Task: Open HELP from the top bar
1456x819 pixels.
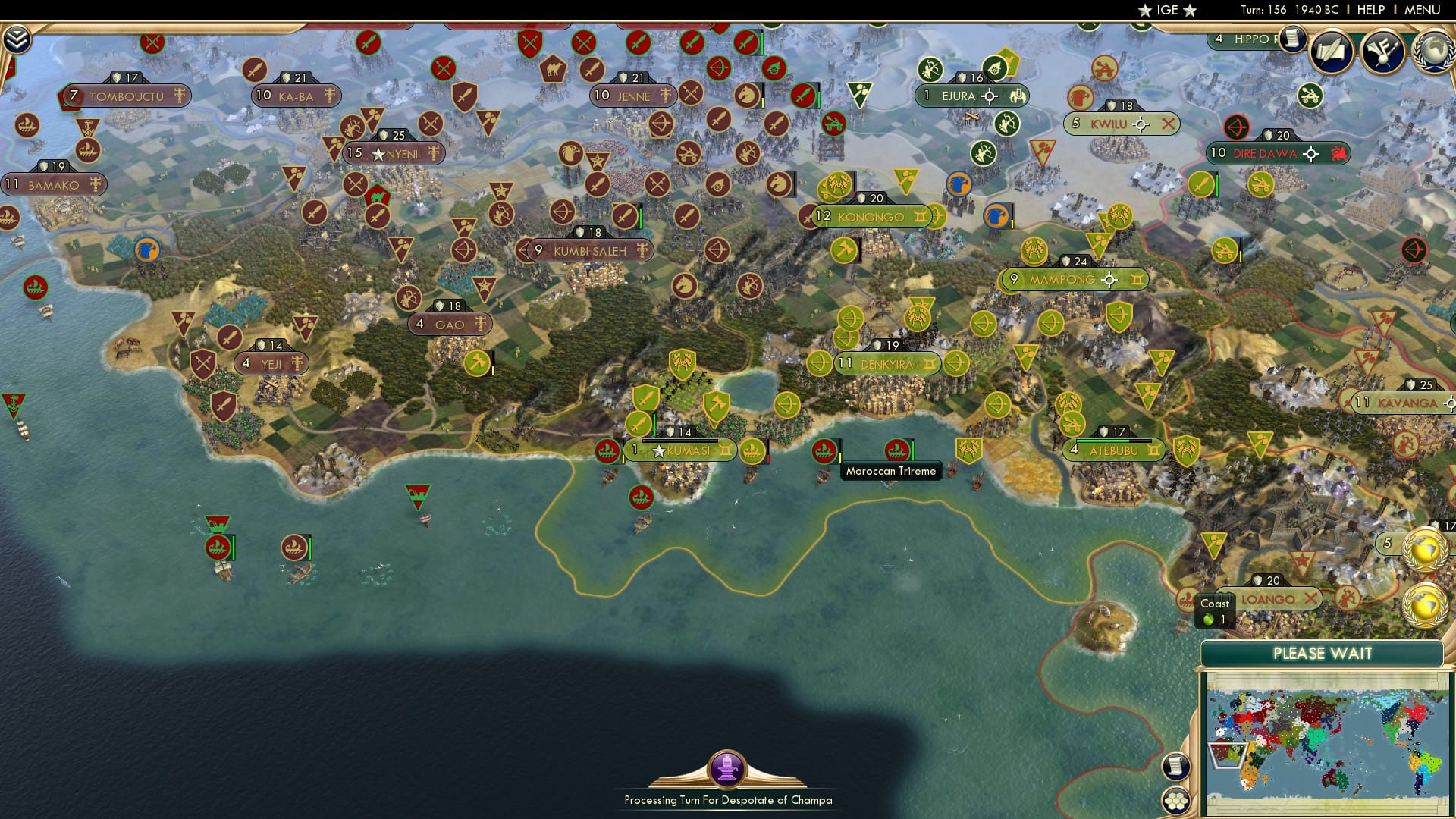Action: tap(1372, 10)
